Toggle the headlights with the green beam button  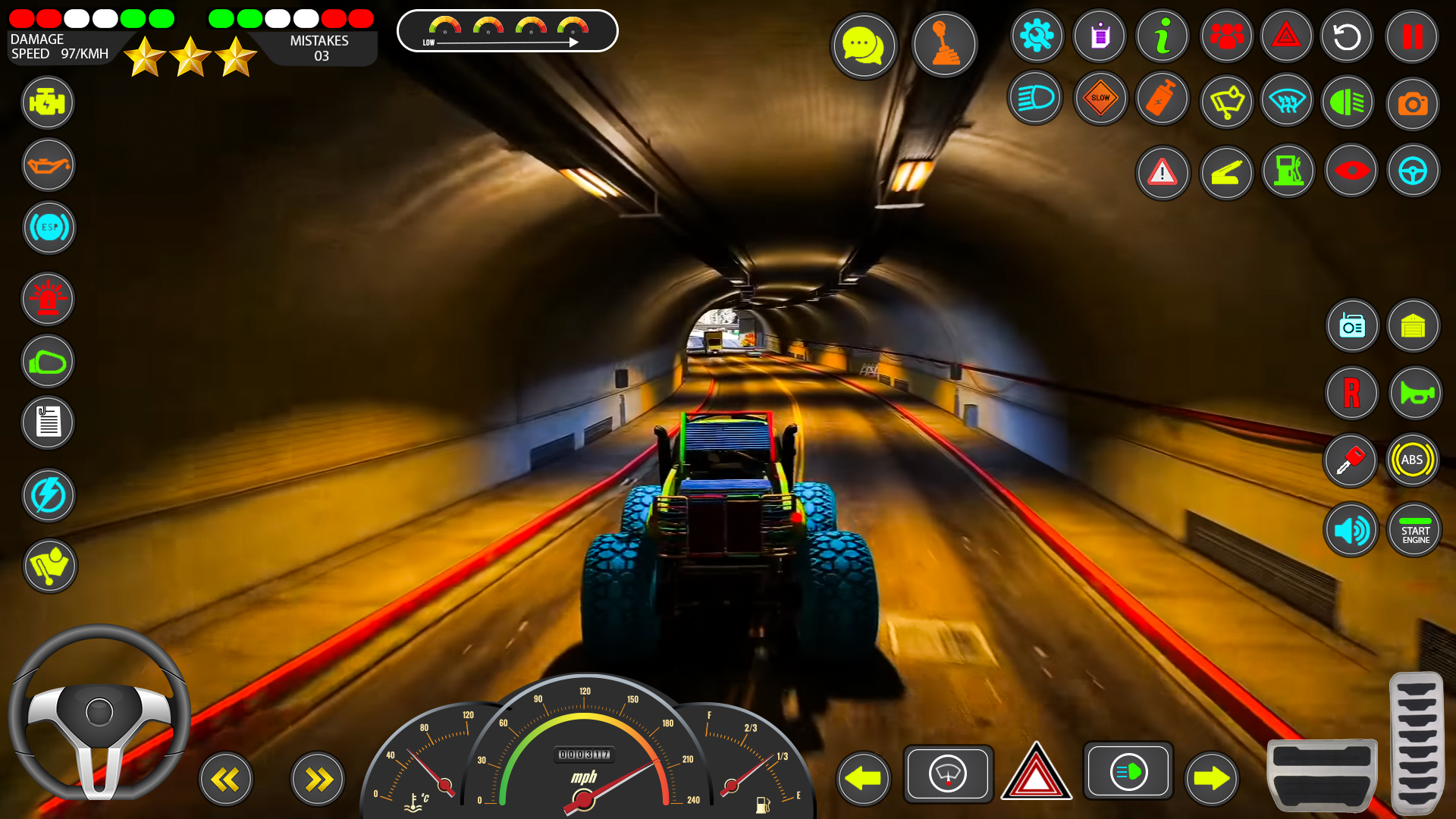tap(1129, 771)
